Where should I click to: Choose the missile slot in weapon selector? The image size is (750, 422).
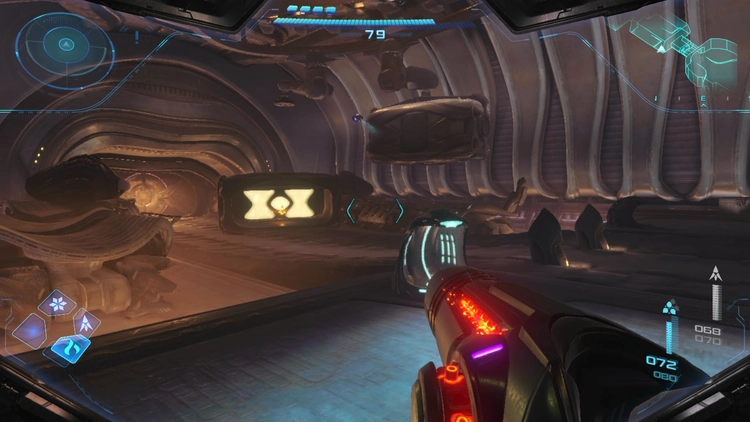click(x=85, y=322)
